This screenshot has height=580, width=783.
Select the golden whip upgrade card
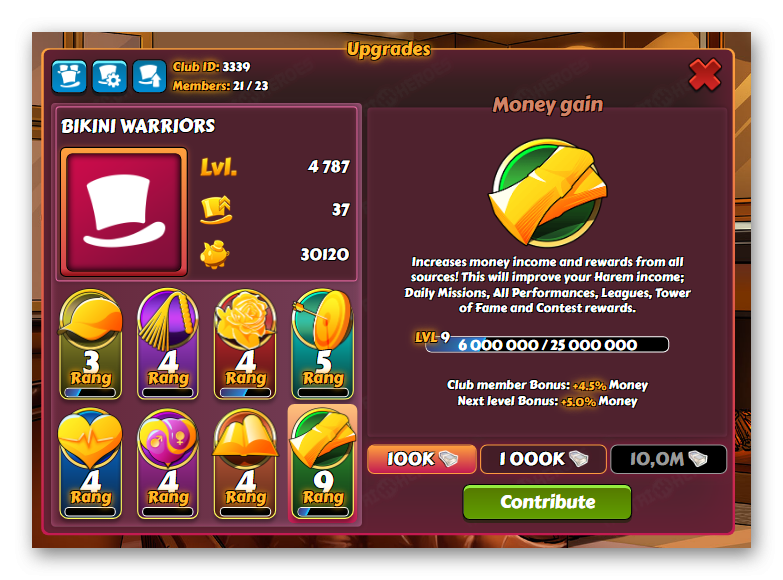[168, 343]
